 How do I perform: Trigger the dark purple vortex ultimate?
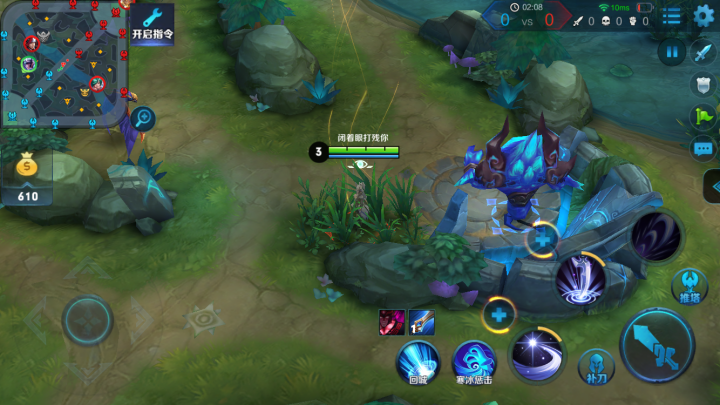tap(656, 236)
